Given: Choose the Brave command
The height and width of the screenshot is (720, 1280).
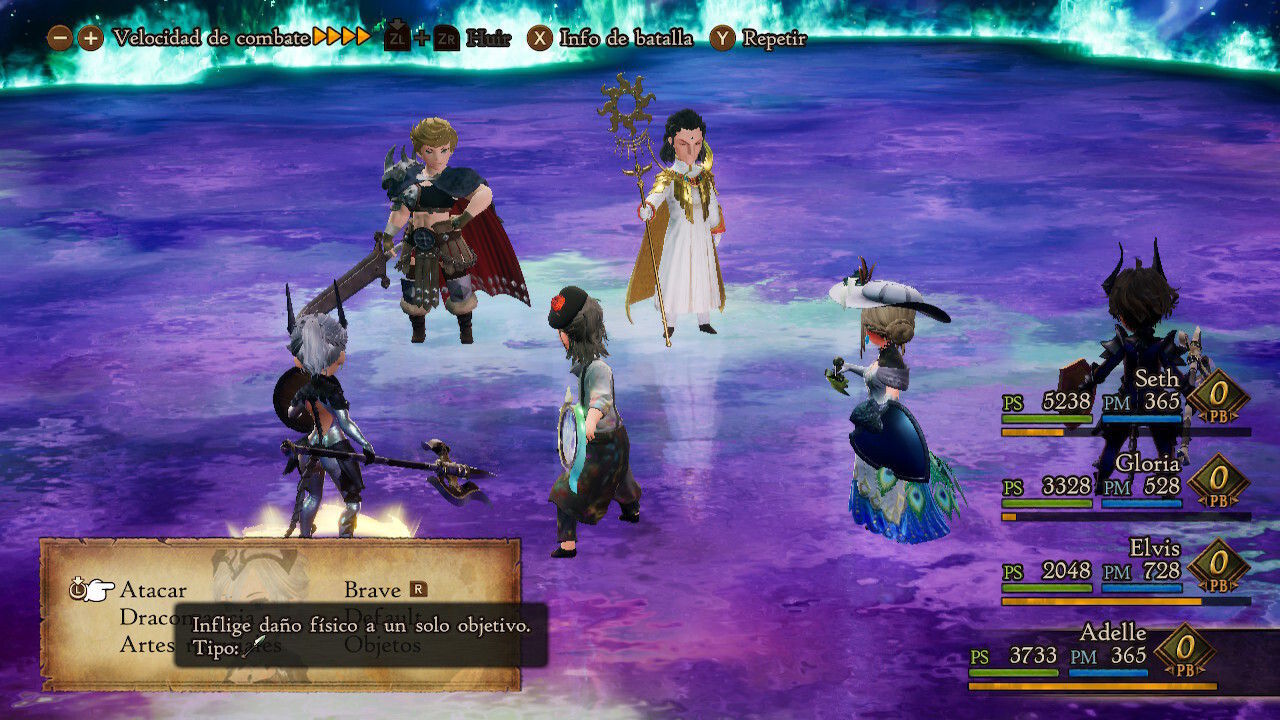Looking at the screenshot, I should [x=372, y=590].
